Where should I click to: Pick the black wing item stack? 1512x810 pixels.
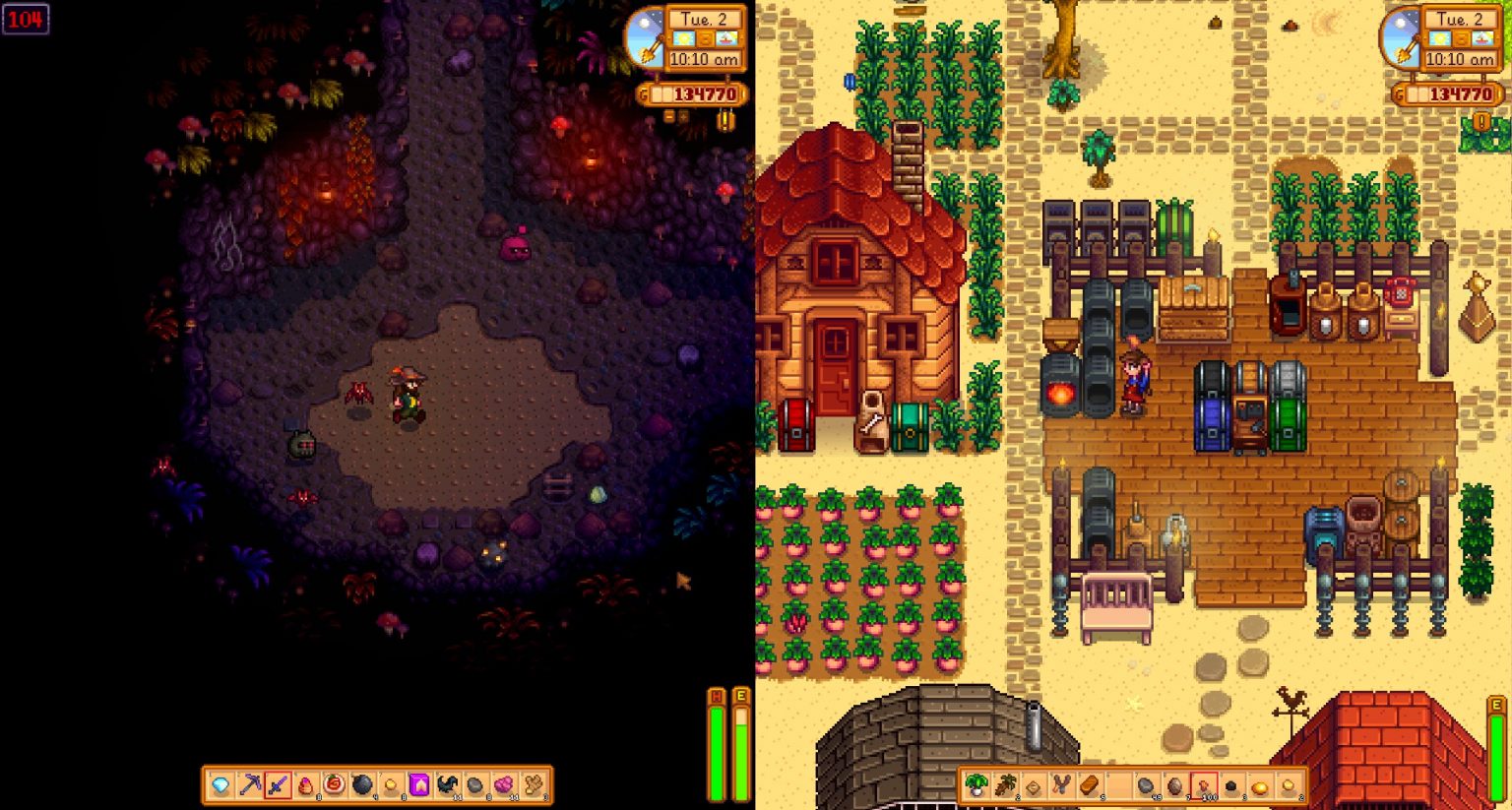pos(448,785)
